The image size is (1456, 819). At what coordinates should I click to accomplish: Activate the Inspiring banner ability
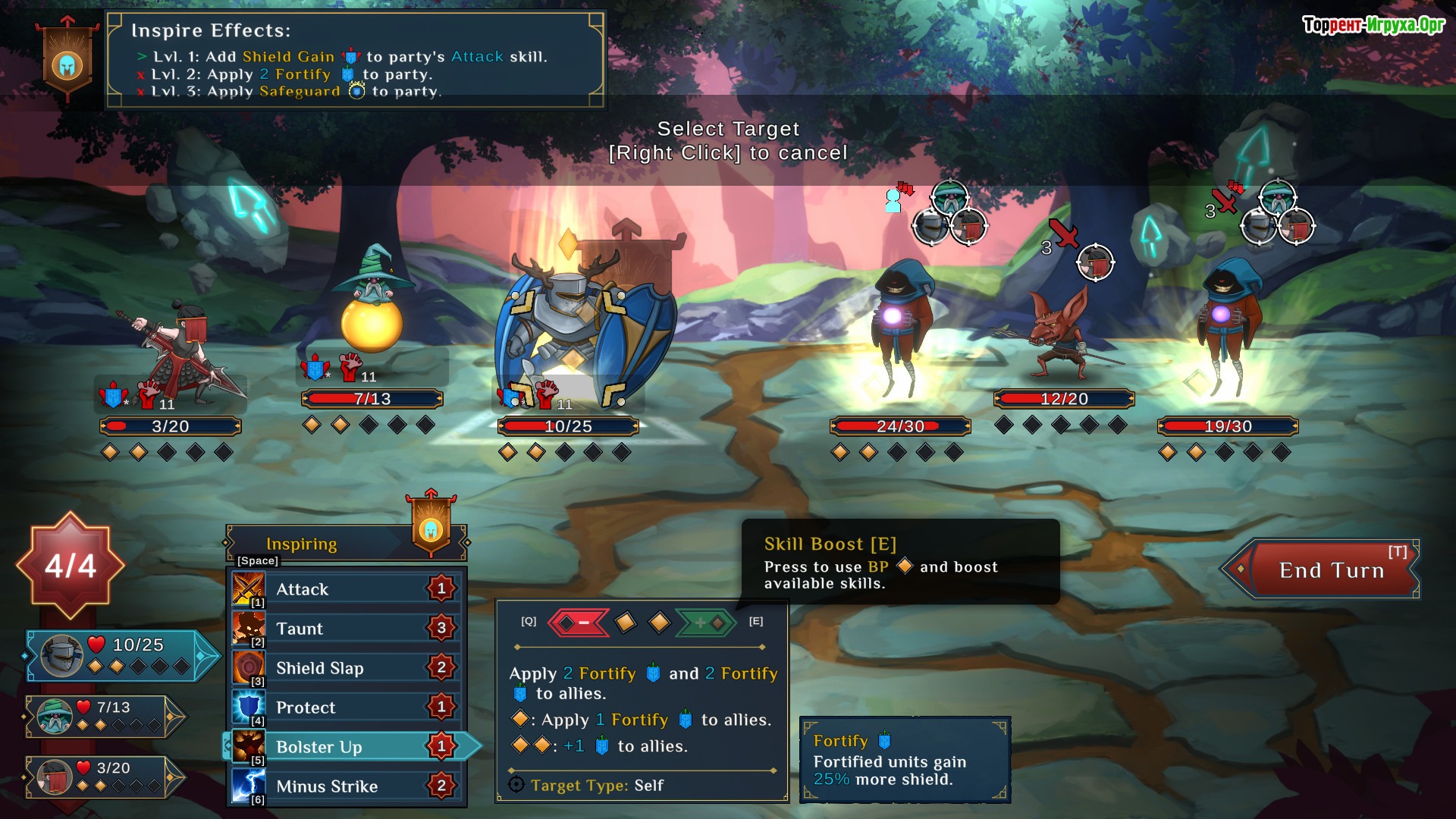click(x=431, y=527)
